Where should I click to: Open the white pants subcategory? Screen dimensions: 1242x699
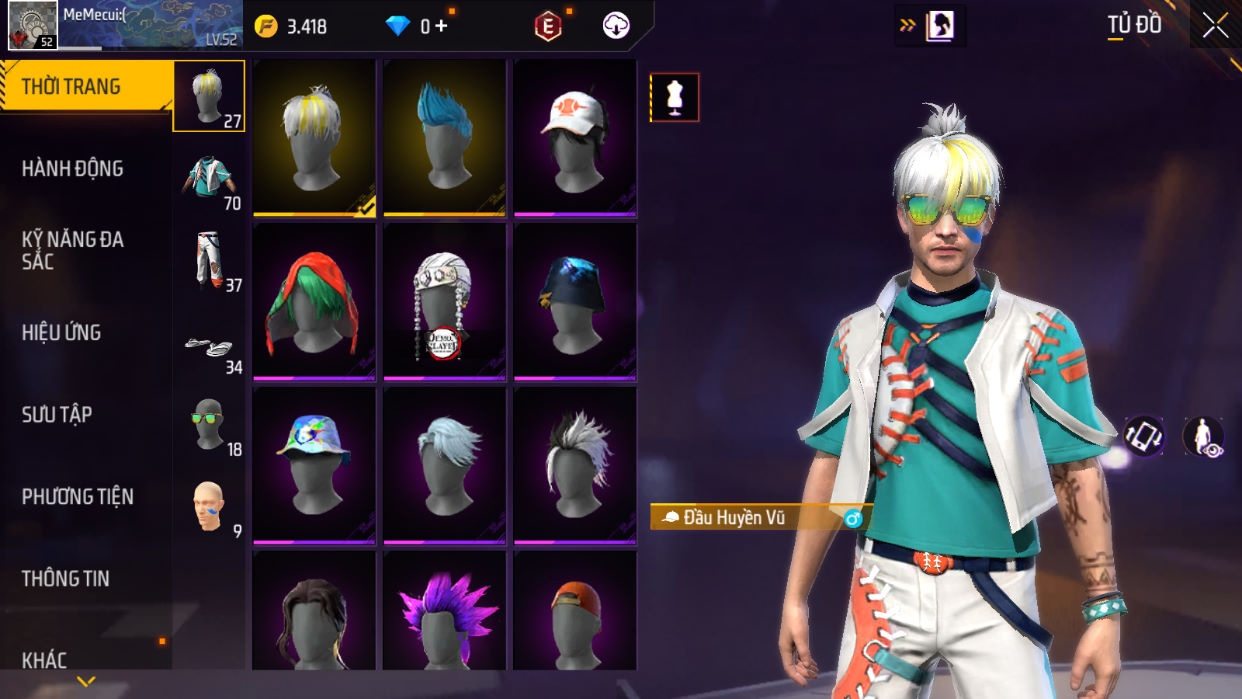click(208, 260)
